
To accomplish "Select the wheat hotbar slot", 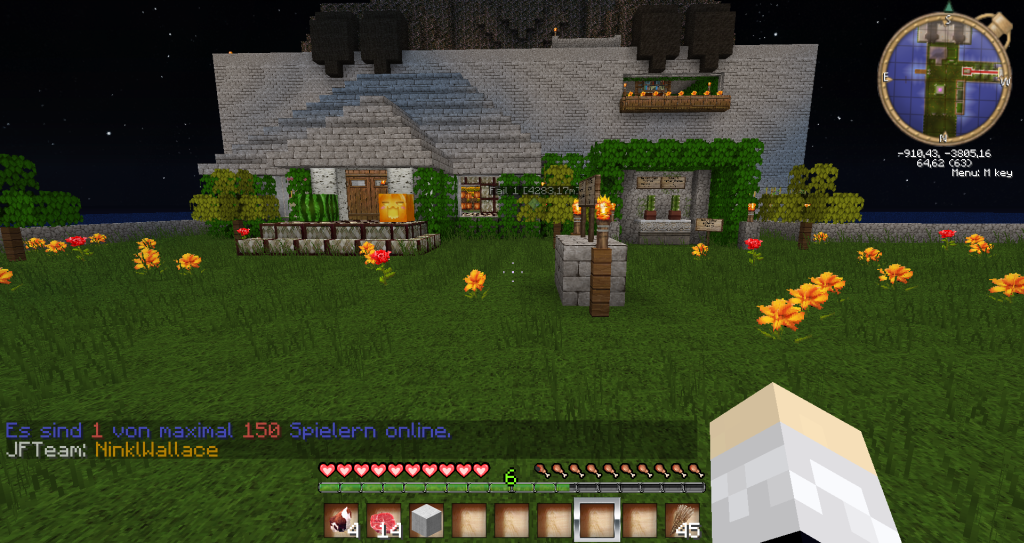I will 683,520.
